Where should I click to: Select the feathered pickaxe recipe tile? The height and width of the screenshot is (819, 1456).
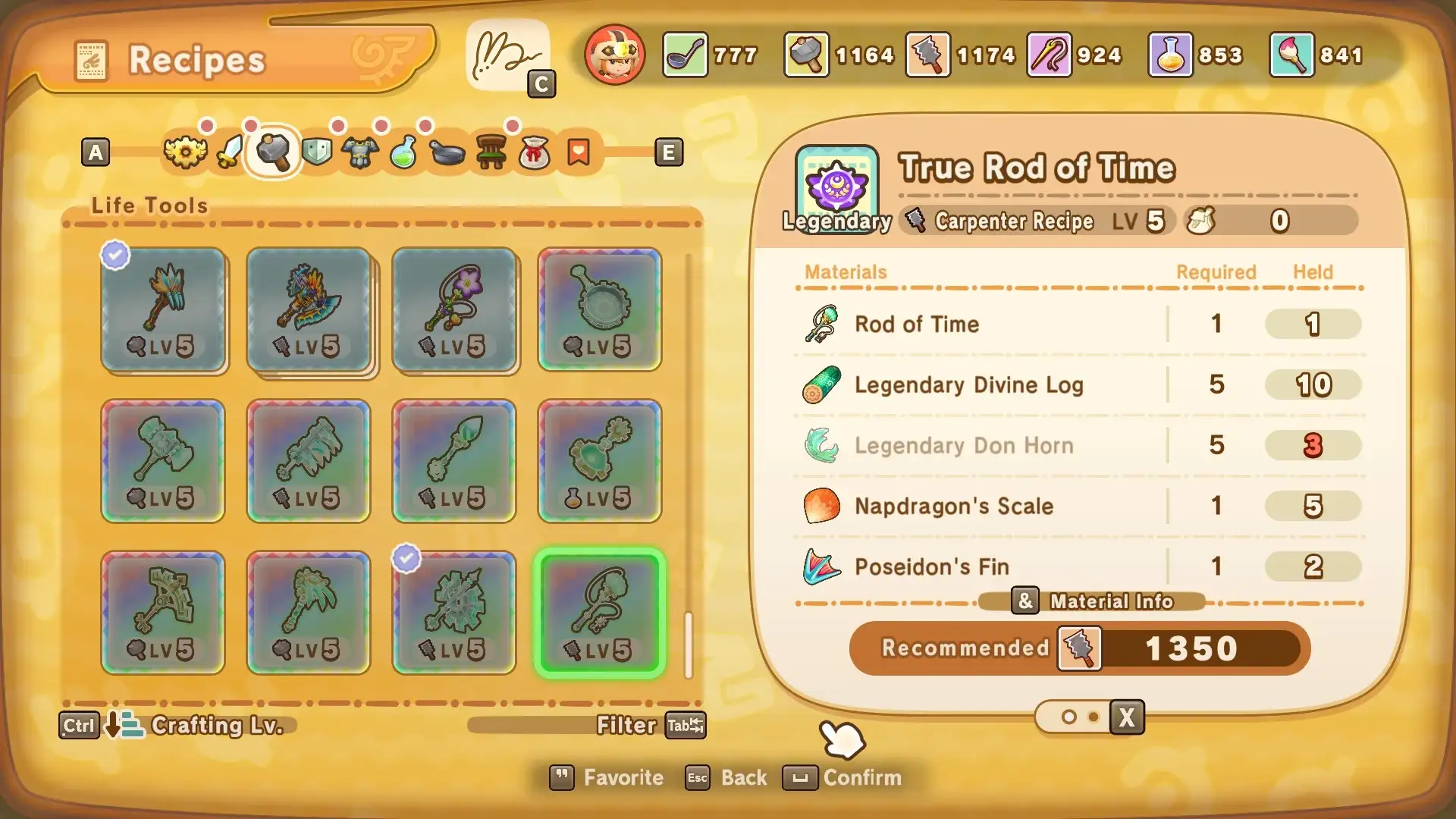tap(163, 309)
